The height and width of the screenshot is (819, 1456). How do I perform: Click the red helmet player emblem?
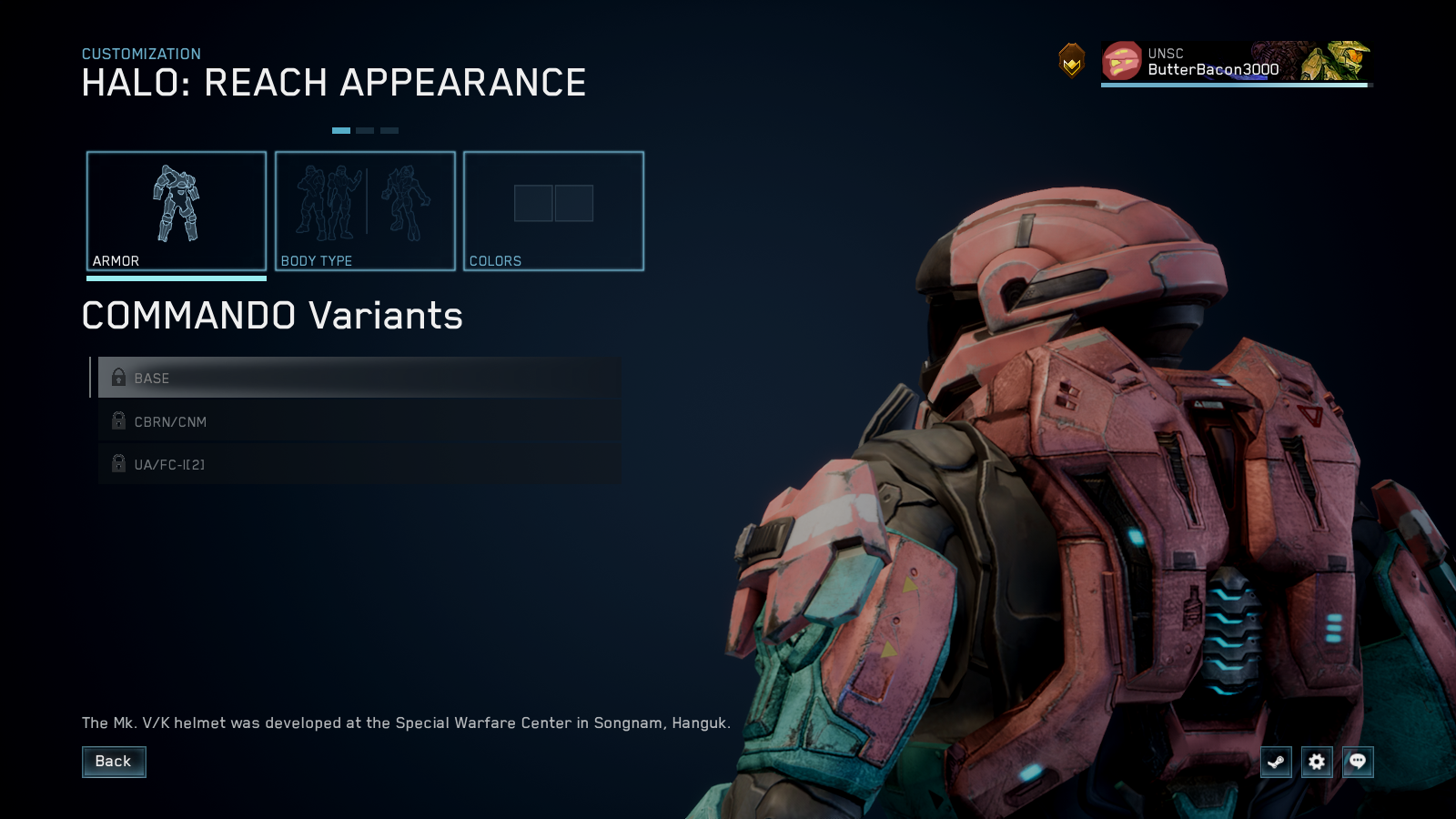[1121, 62]
